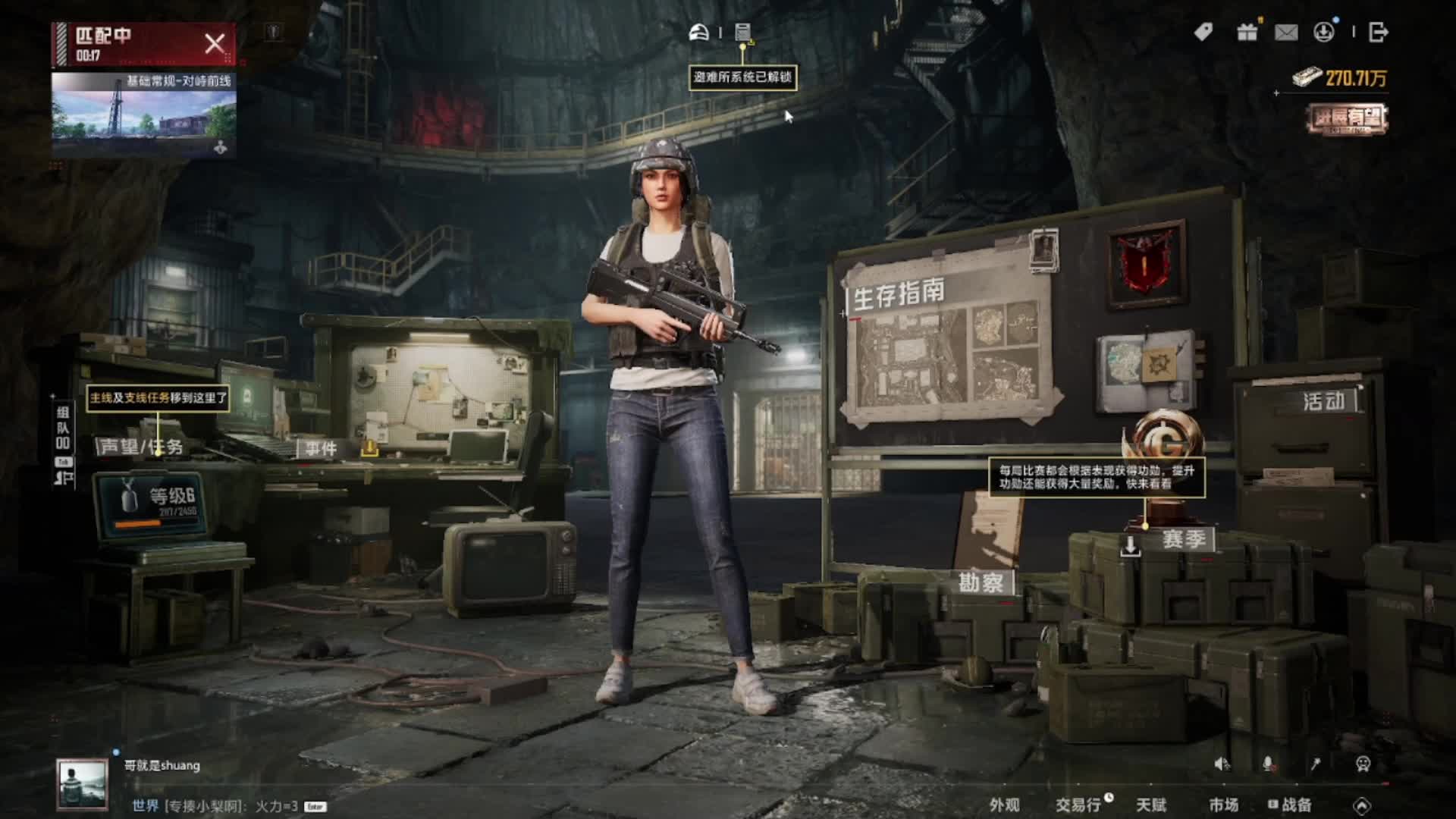Switch to the 外观 appearance tab
Screen dimensions: 1456x819
tap(1004, 805)
